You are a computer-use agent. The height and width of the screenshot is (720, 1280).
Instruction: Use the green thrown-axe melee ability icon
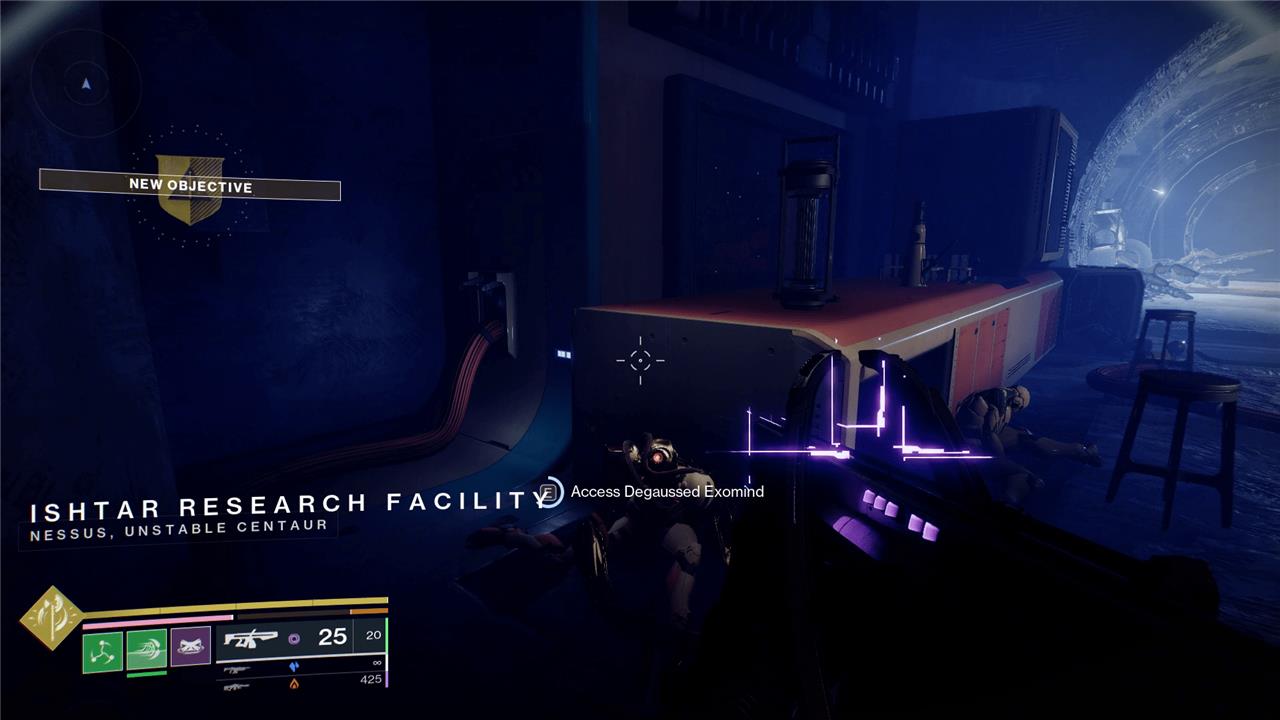[x=146, y=649]
